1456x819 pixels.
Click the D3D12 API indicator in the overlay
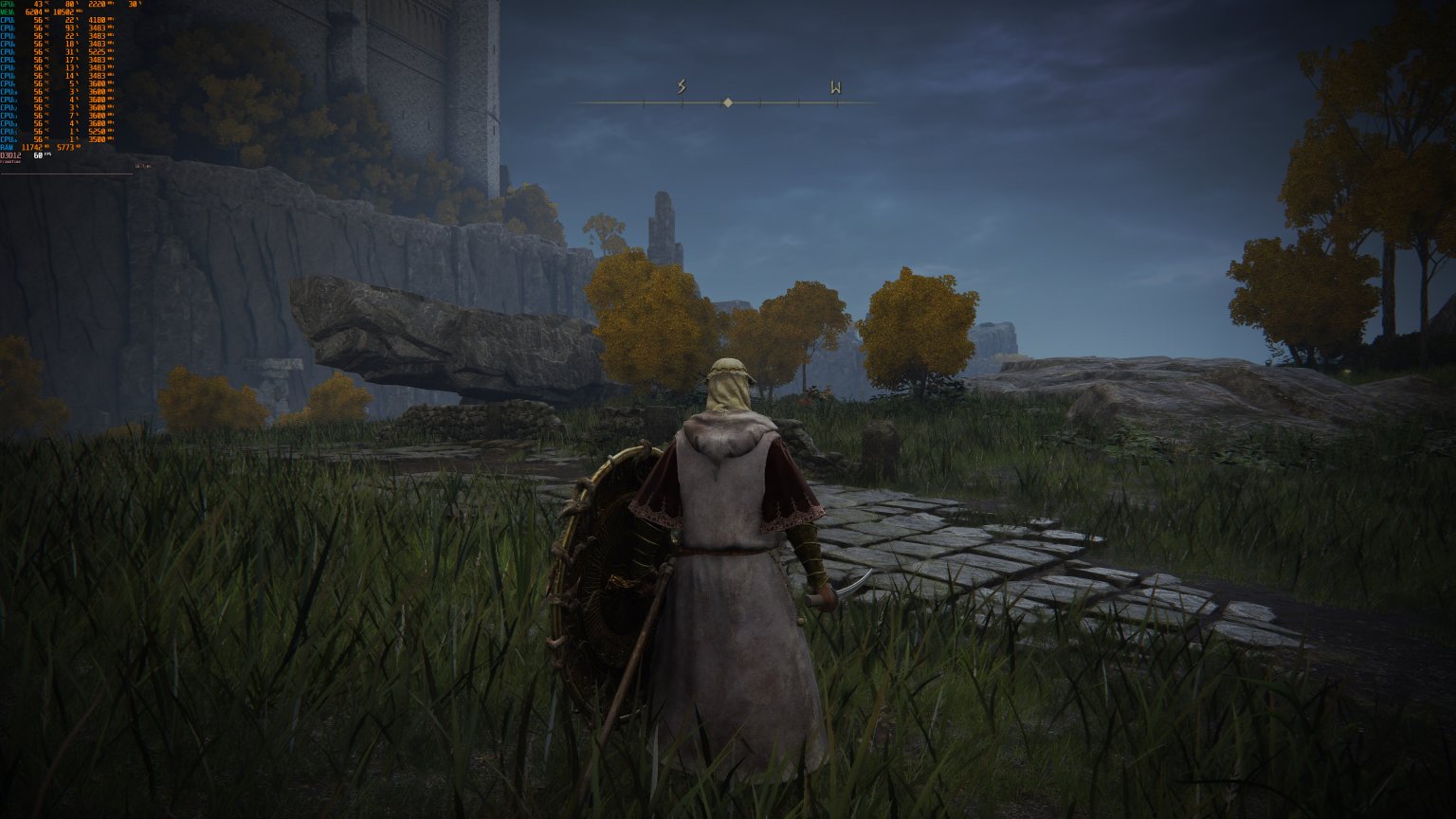point(11,156)
